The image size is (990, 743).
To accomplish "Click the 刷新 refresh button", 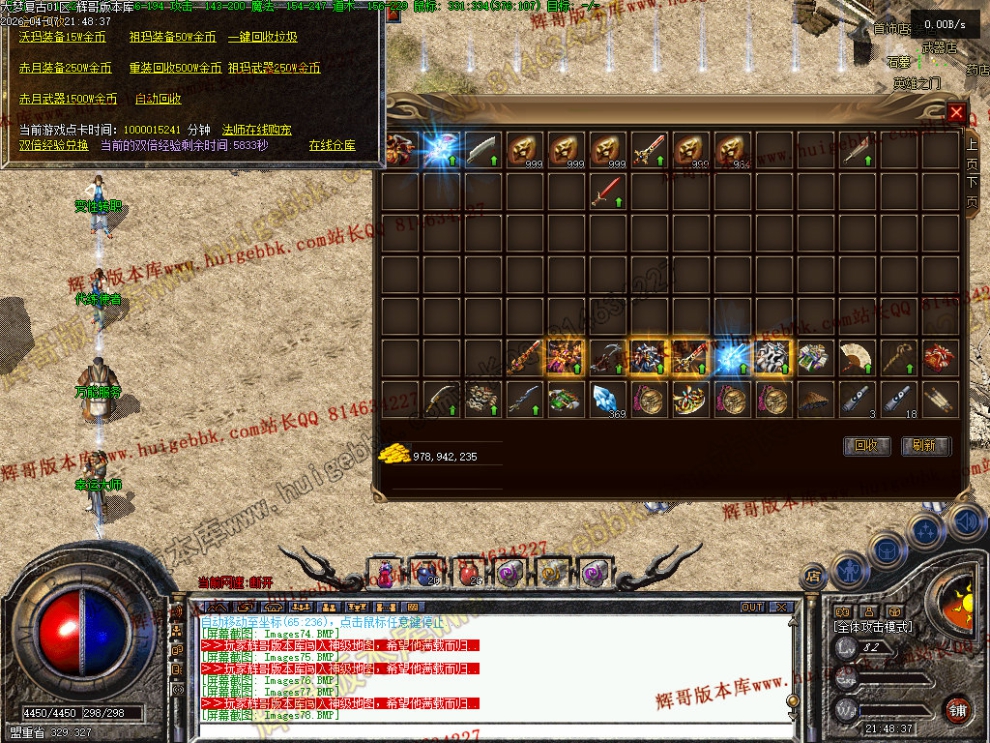I will 925,446.
